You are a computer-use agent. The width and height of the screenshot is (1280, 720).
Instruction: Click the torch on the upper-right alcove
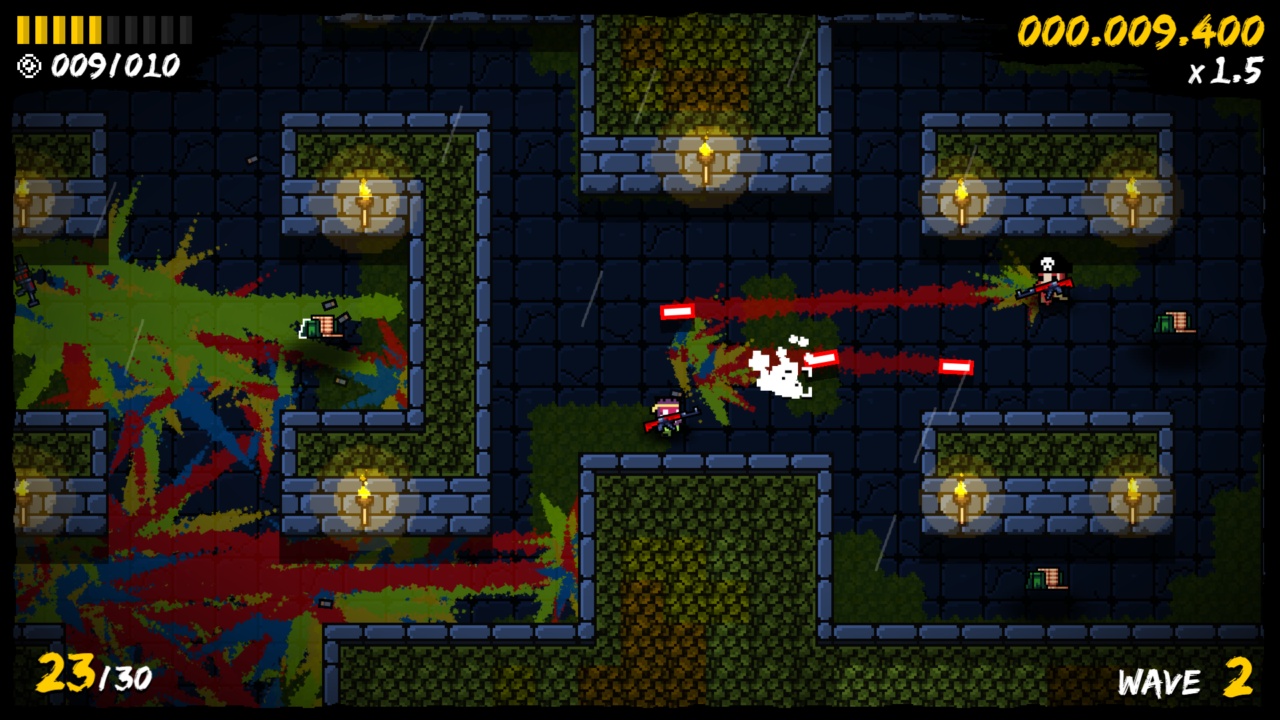(962, 196)
